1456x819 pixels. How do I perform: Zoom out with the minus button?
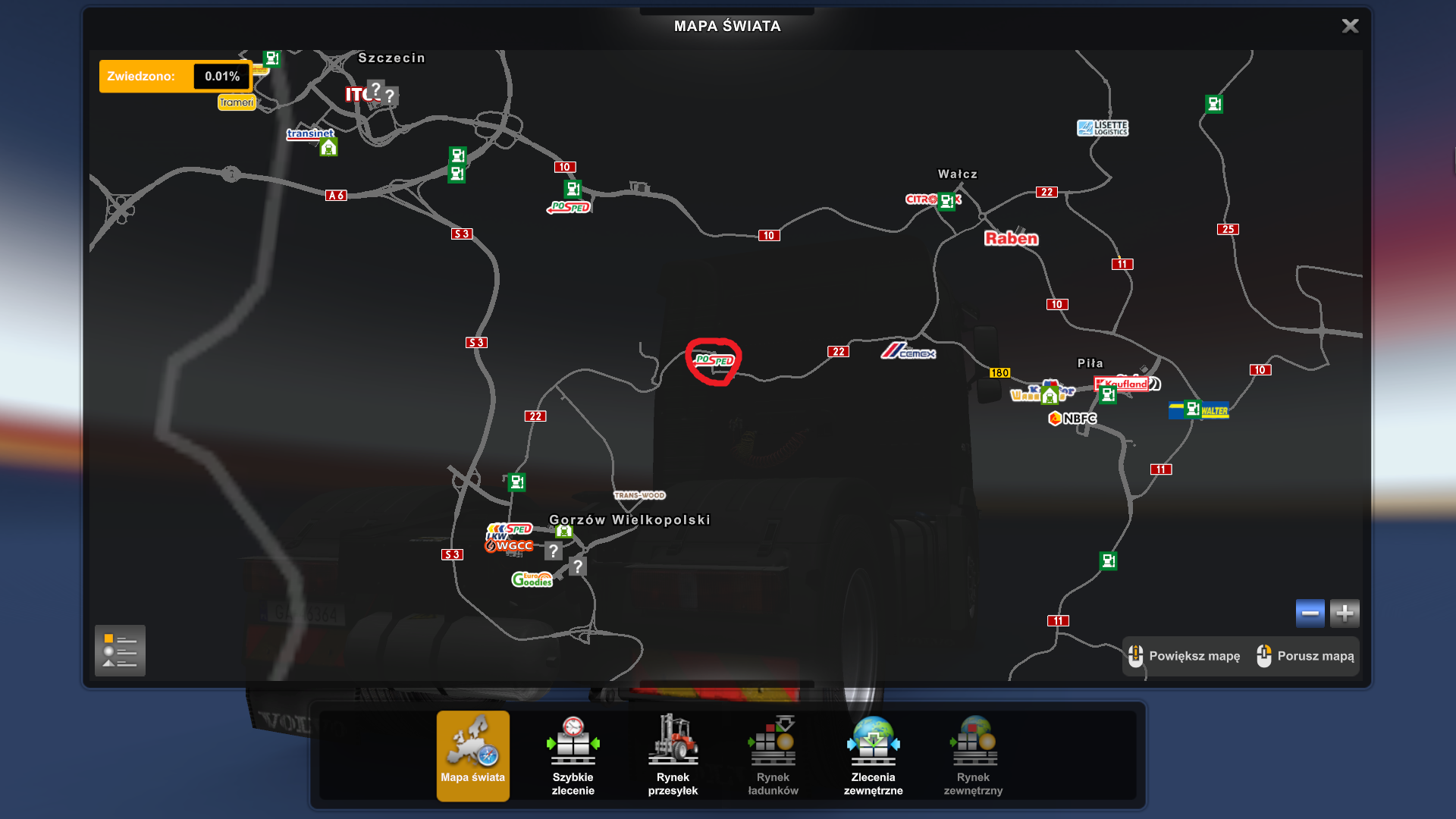click(1310, 613)
